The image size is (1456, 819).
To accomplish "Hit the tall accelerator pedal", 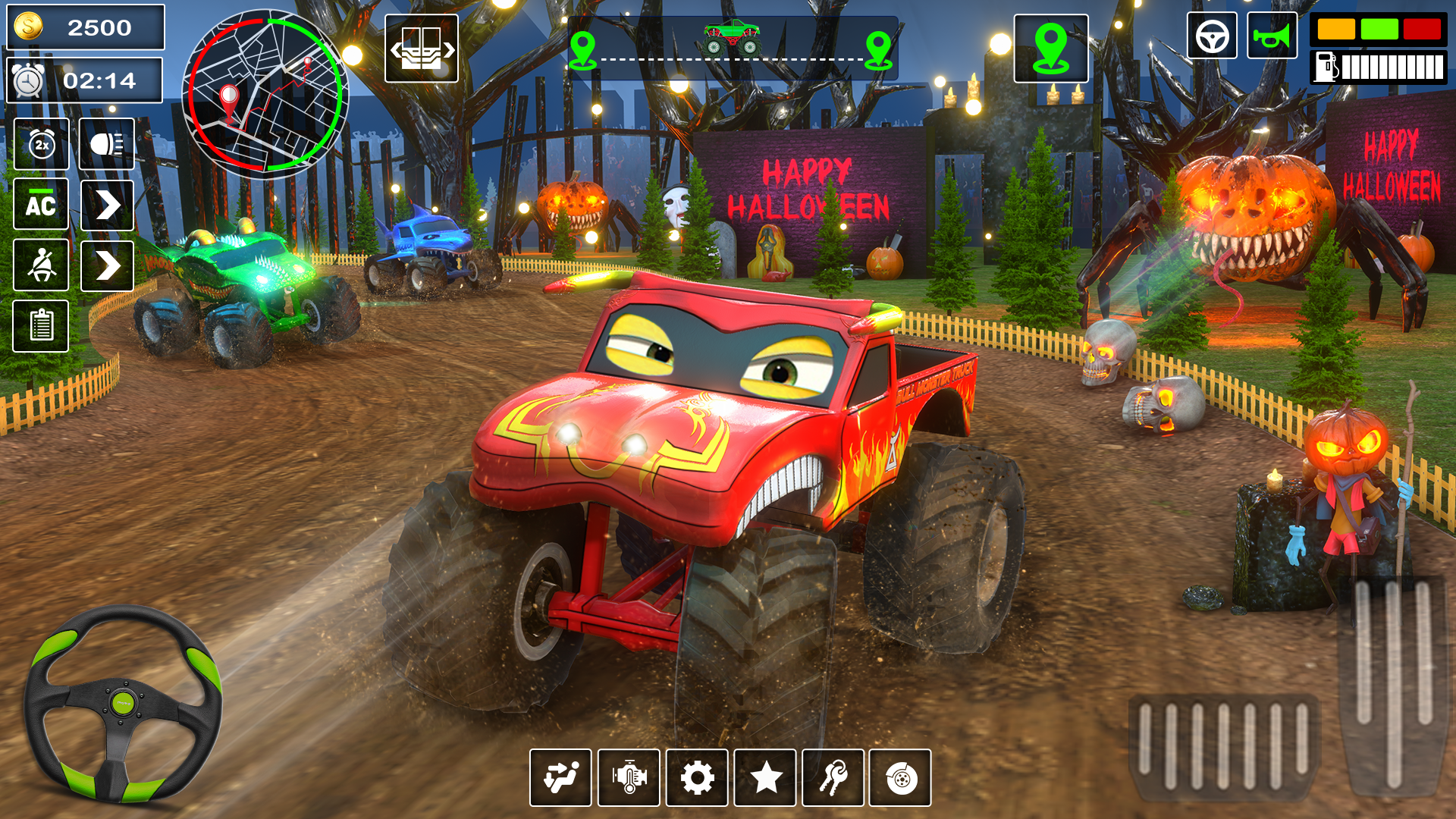I will tap(1394, 682).
